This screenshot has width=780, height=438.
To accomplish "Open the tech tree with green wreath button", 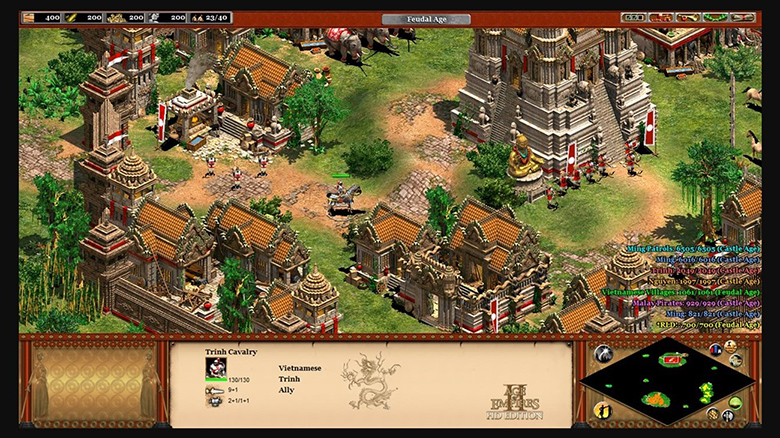I will pos(712,17).
